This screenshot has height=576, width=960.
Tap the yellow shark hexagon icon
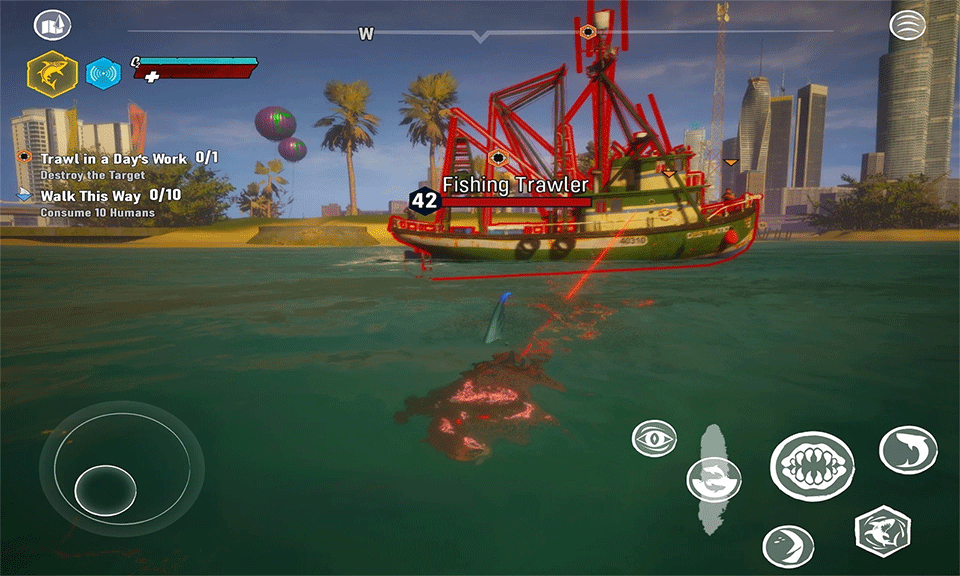[x=52, y=73]
